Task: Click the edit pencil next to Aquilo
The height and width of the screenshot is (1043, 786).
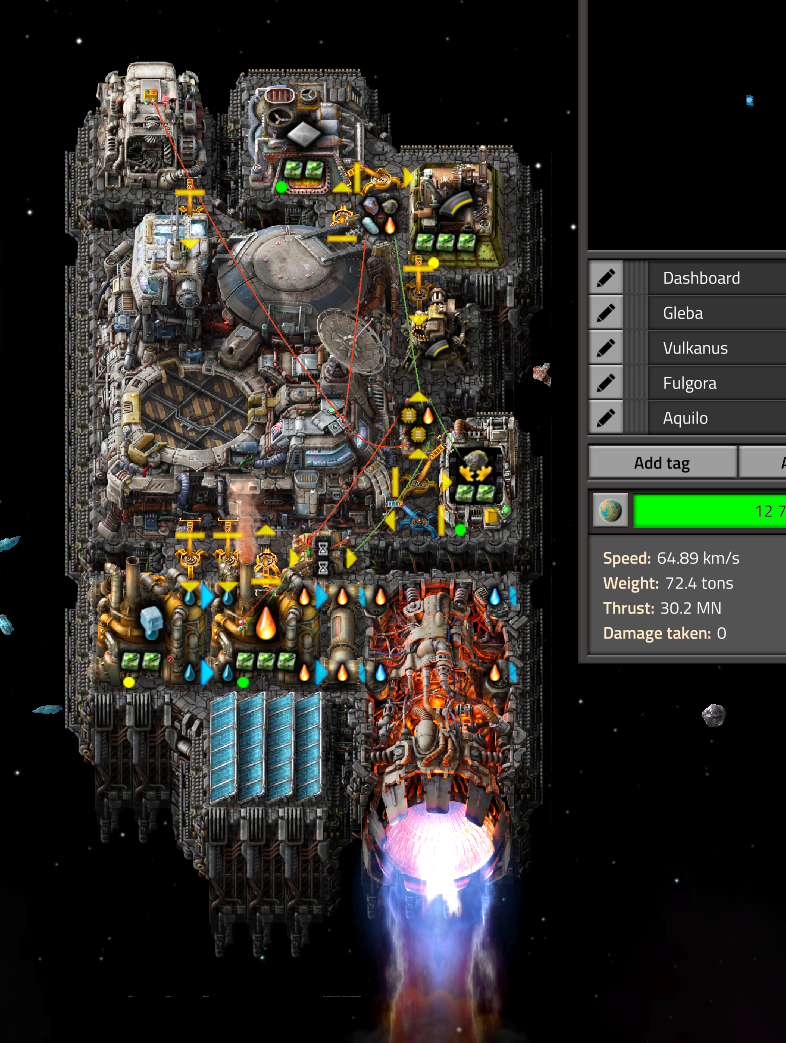Action: (605, 418)
